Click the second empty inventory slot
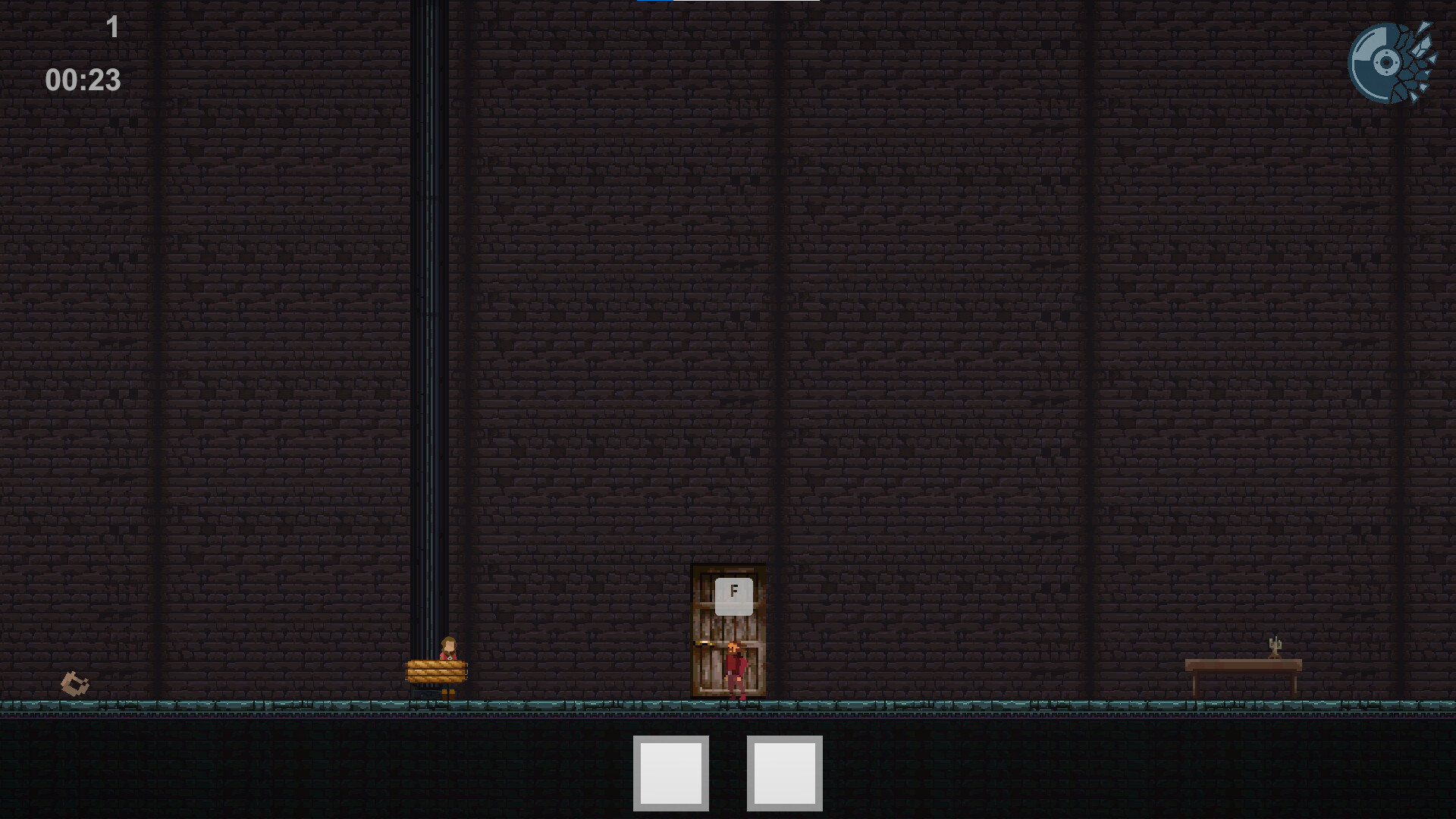This screenshot has height=819, width=1456. click(x=784, y=775)
